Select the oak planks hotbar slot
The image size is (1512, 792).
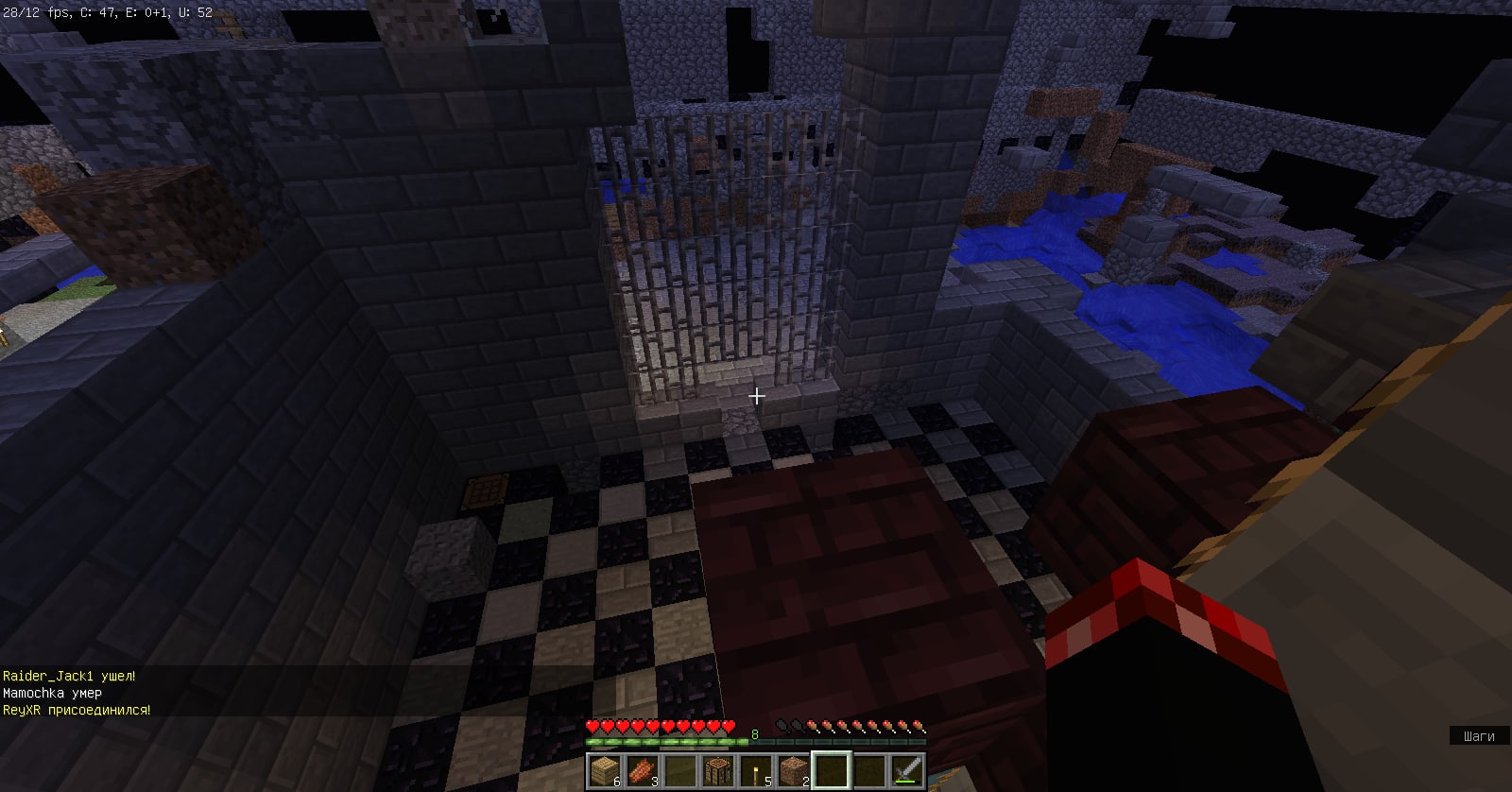pos(604,771)
